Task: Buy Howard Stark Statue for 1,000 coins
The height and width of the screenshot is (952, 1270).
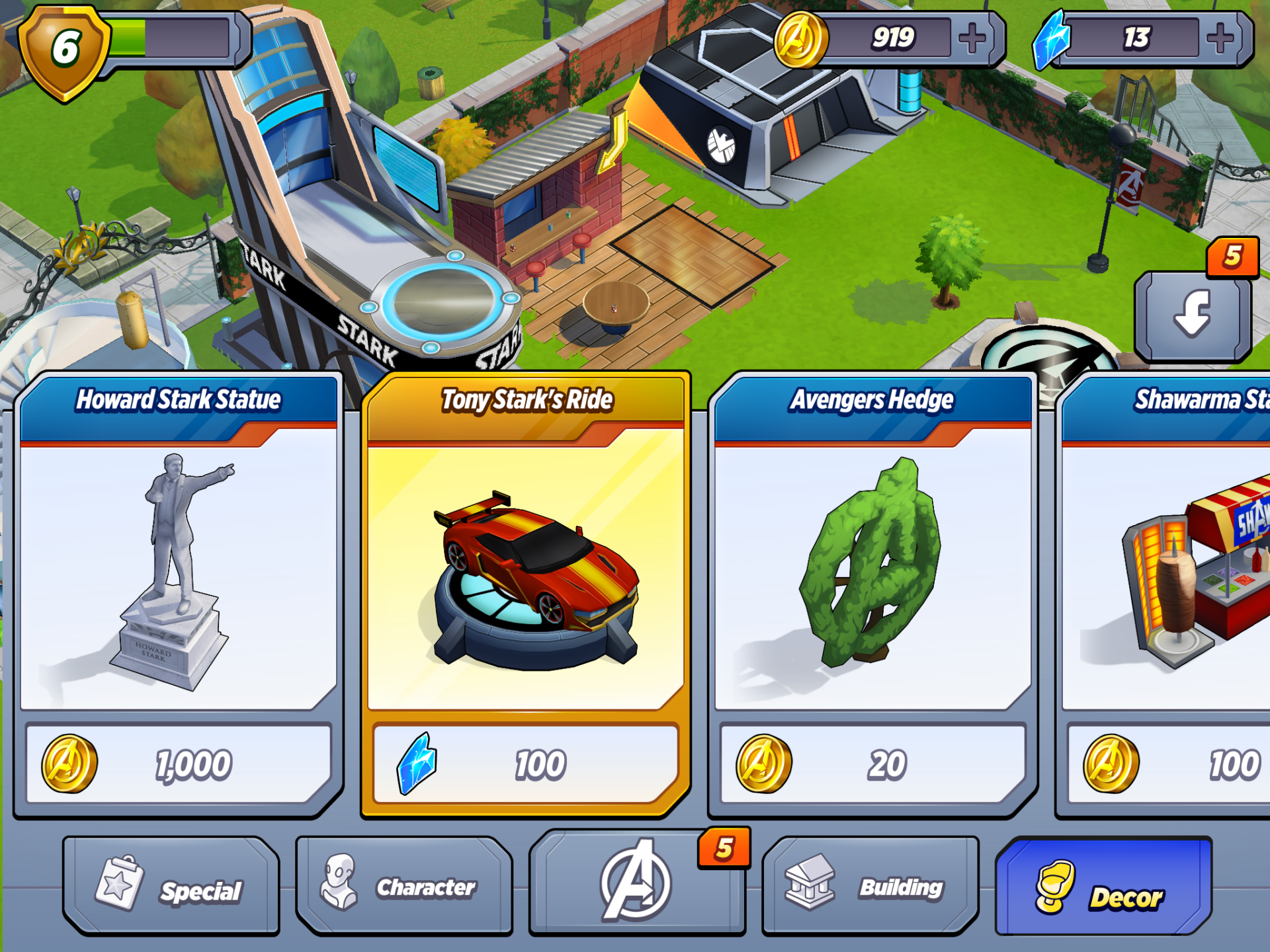Action: tap(179, 764)
